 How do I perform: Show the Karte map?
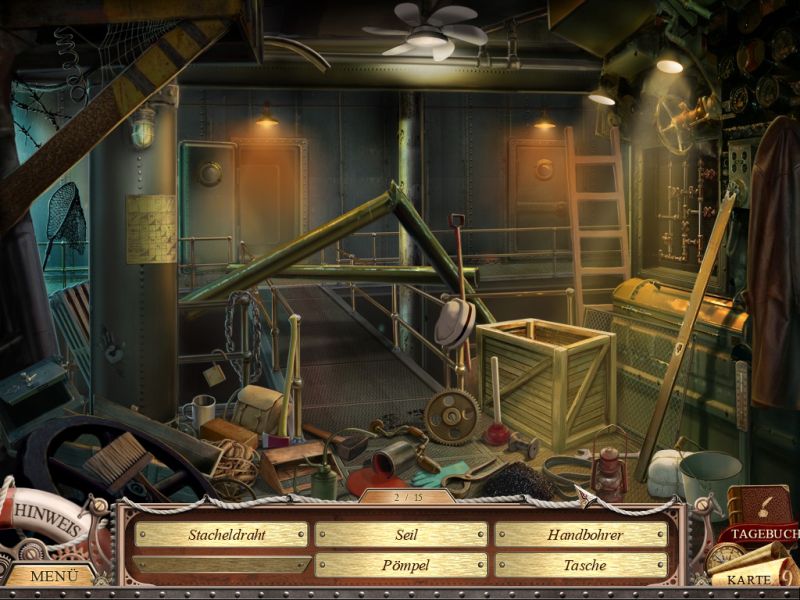(750, 578)
